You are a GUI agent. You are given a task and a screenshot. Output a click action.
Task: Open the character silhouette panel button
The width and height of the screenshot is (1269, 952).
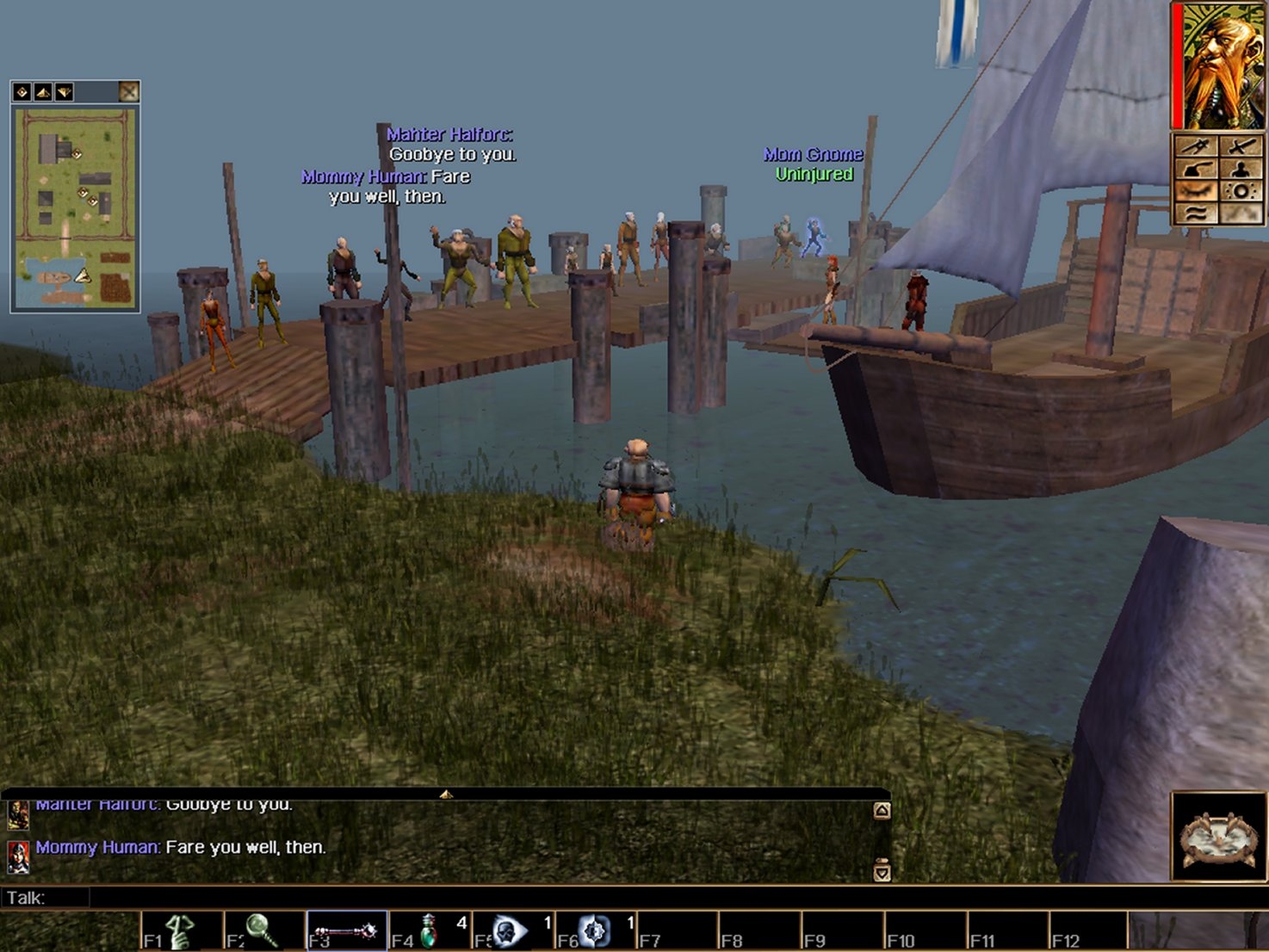1241,169
